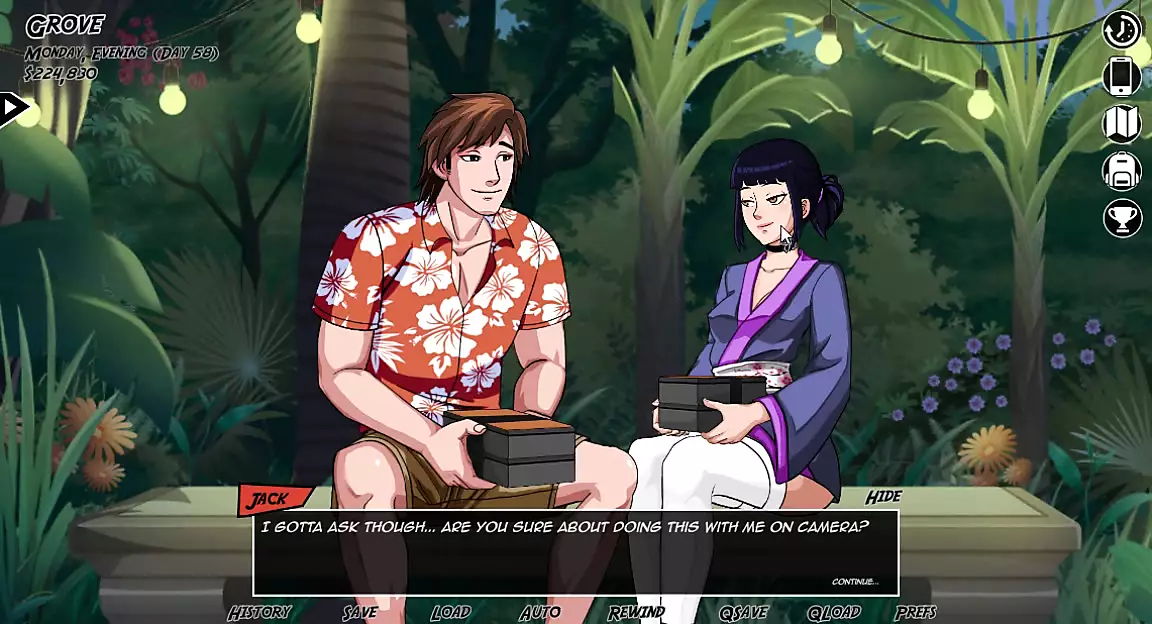Hide the dialogue box

883,497
